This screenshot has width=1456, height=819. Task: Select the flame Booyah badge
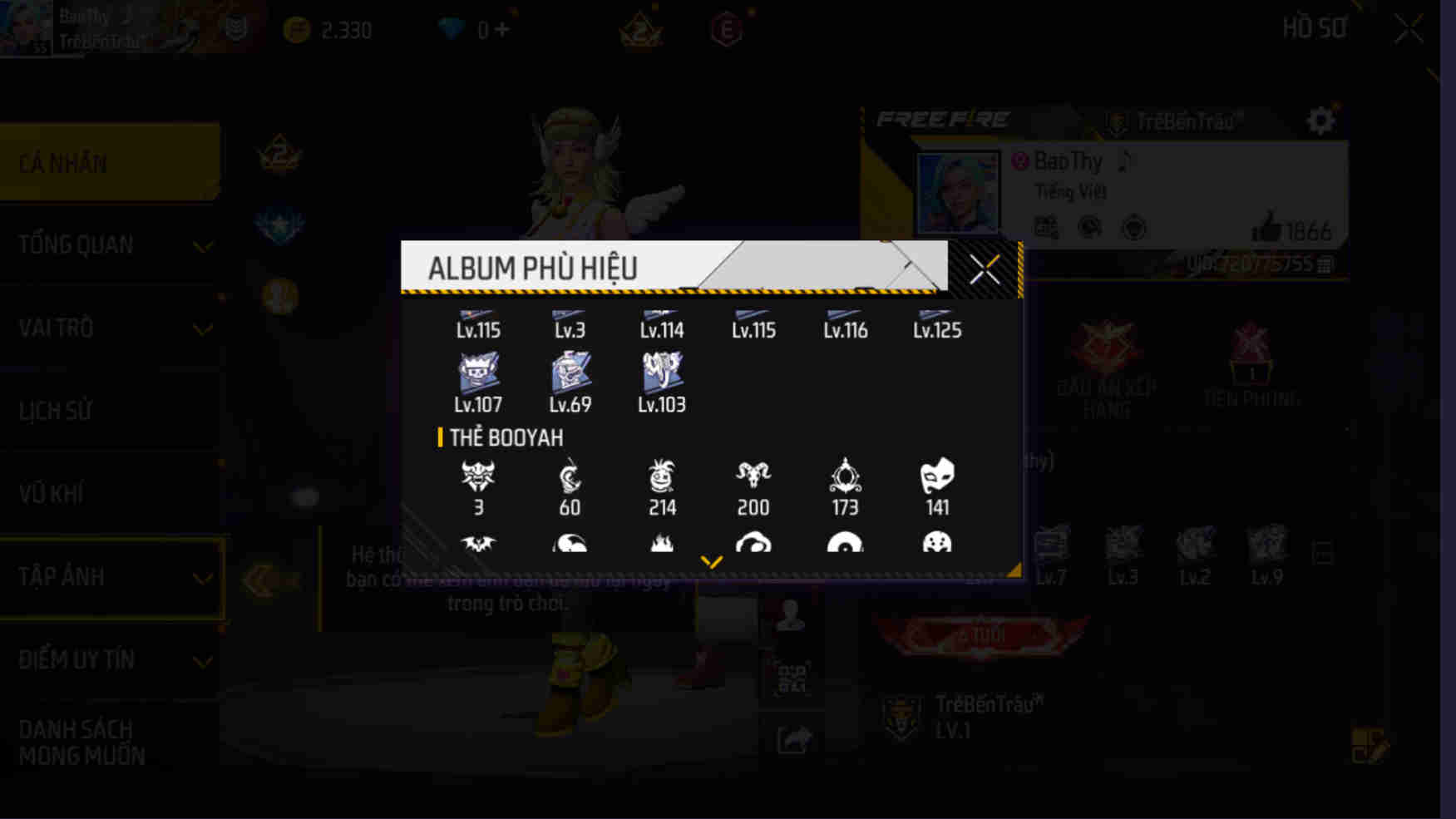tap(661, 546)
